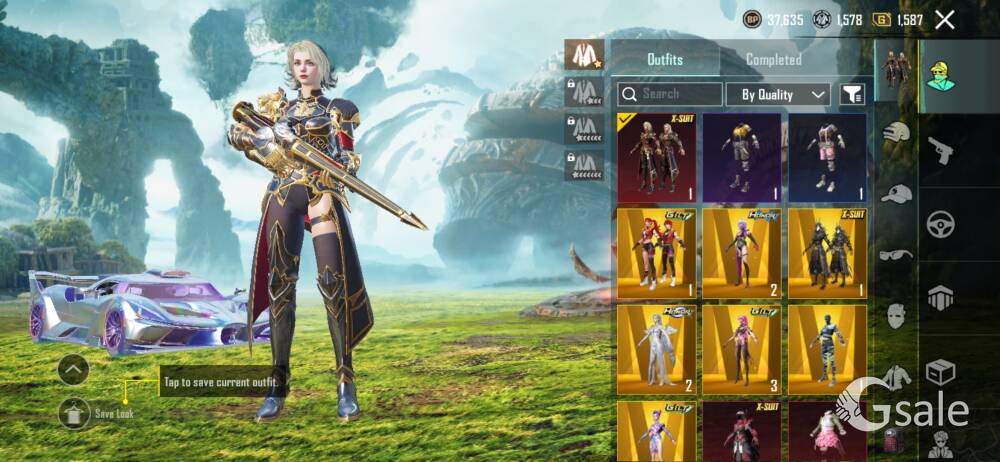The height and width of the screenshot is (462, 1000).
Task: Open the pistol weapon skins category
Action: pyautogui.click(x=941, y=150)
